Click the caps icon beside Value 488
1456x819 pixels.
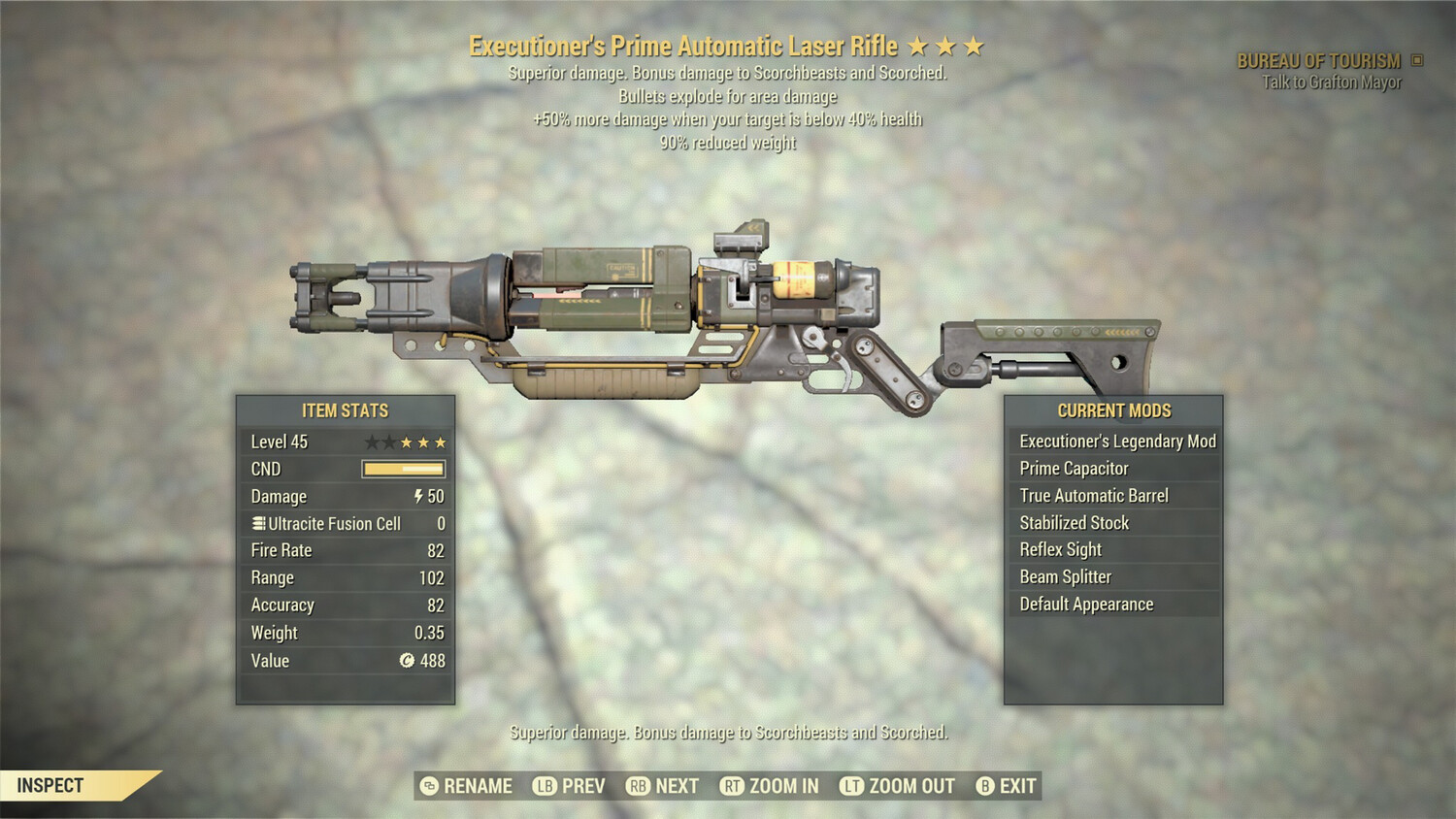[408, 661]
